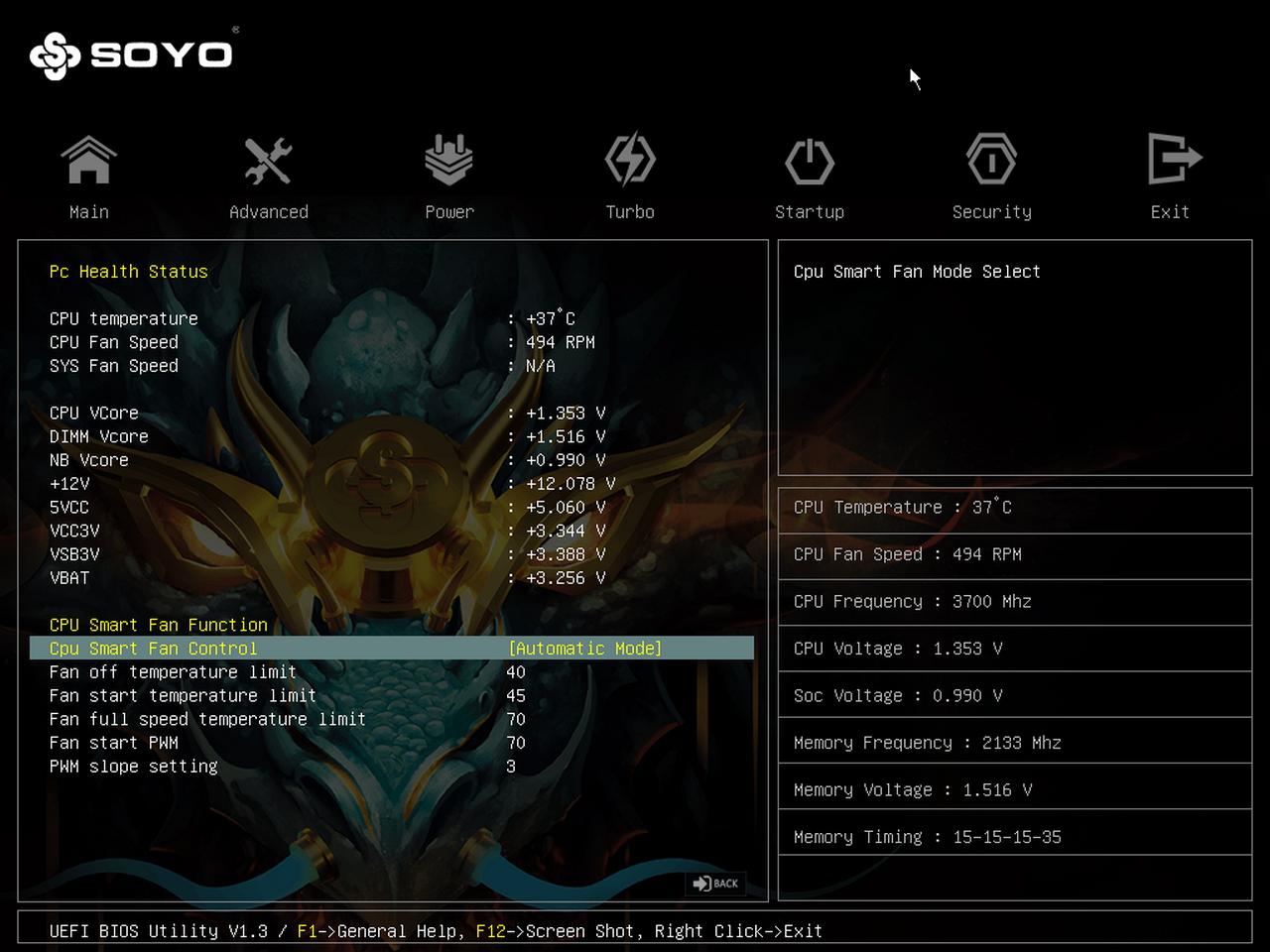Switch to the Turbo tab
The height and width of the screenshot is (952, 1270).
coord(630,211)
